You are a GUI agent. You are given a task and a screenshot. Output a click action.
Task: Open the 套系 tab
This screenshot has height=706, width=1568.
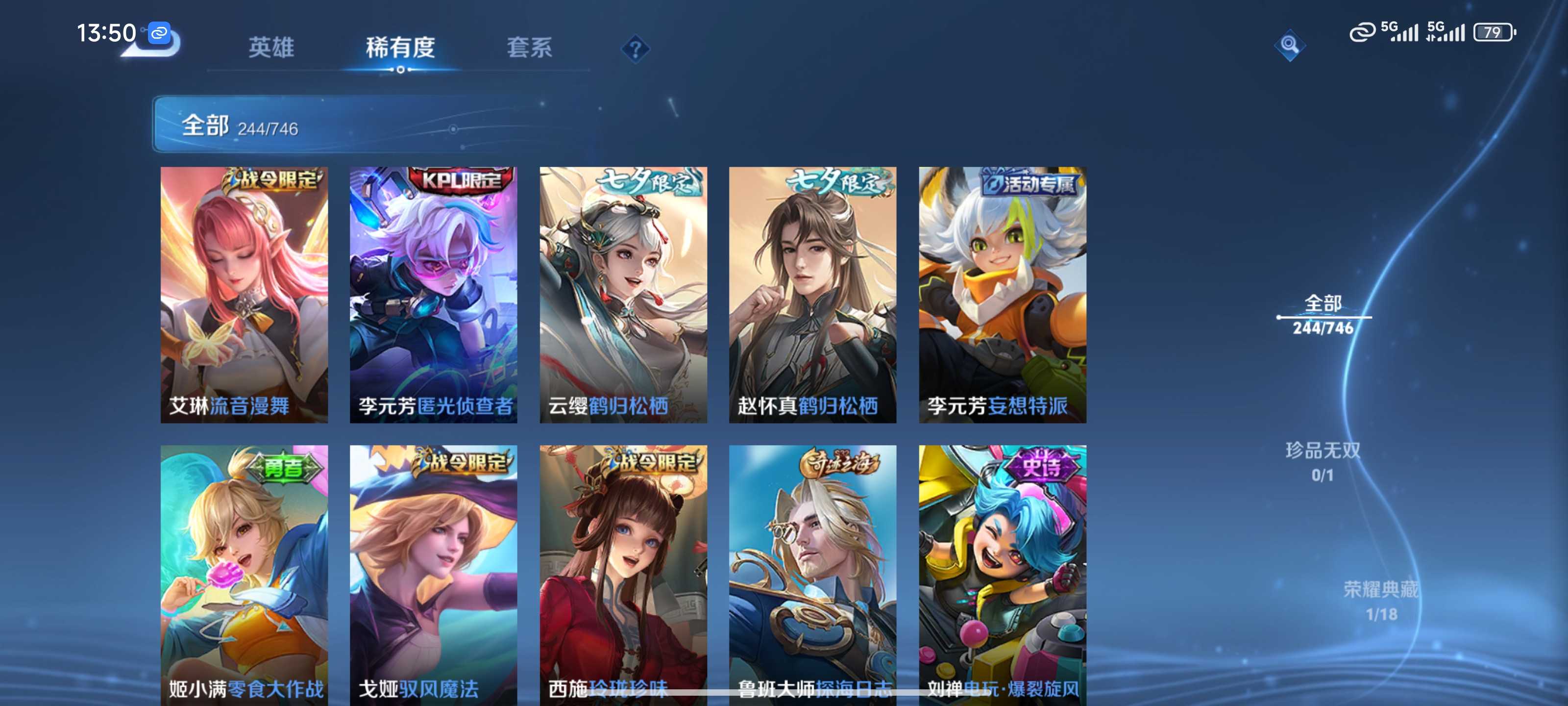tap(529, 48)
